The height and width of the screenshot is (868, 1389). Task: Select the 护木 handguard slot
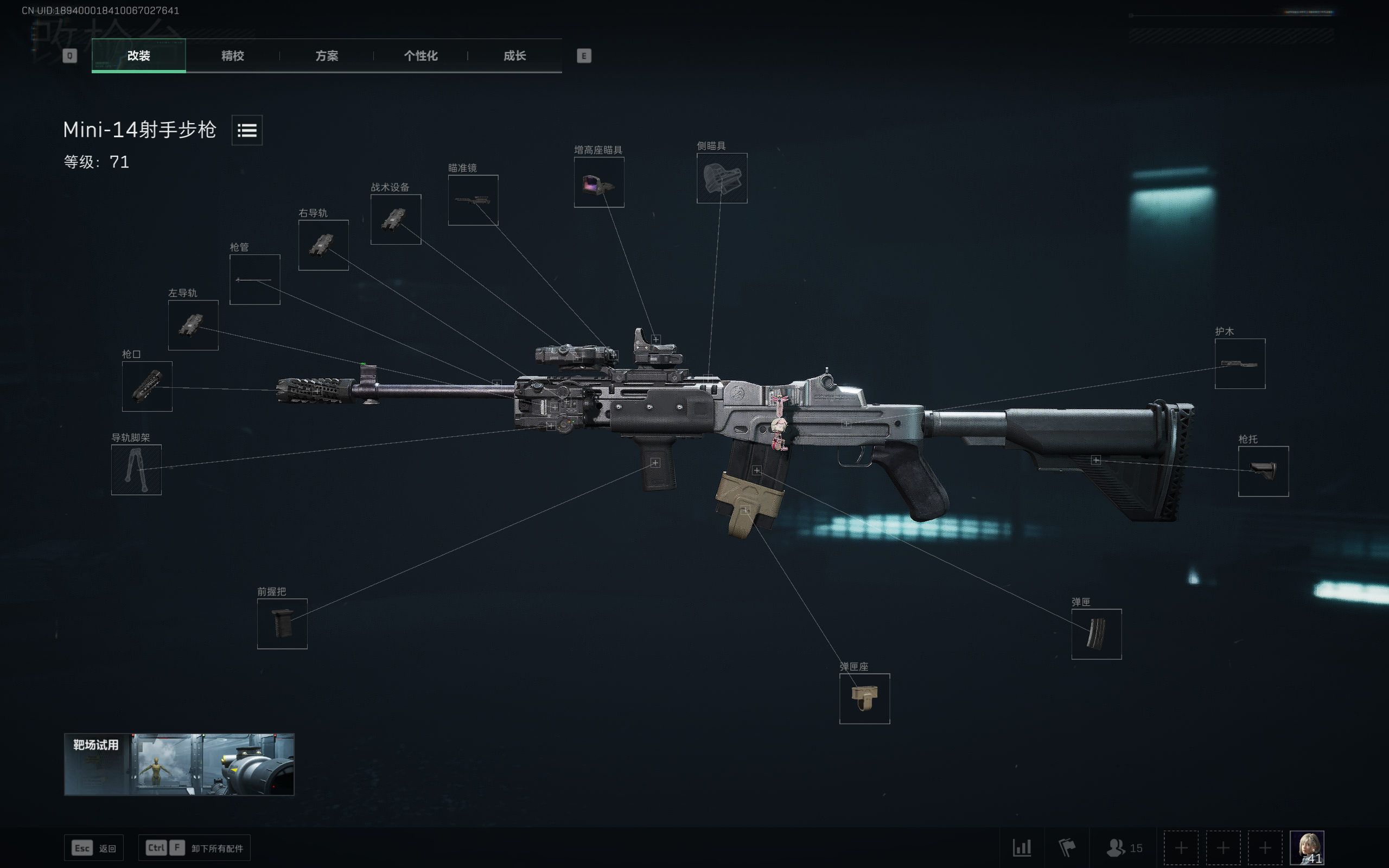(1240, 364)
